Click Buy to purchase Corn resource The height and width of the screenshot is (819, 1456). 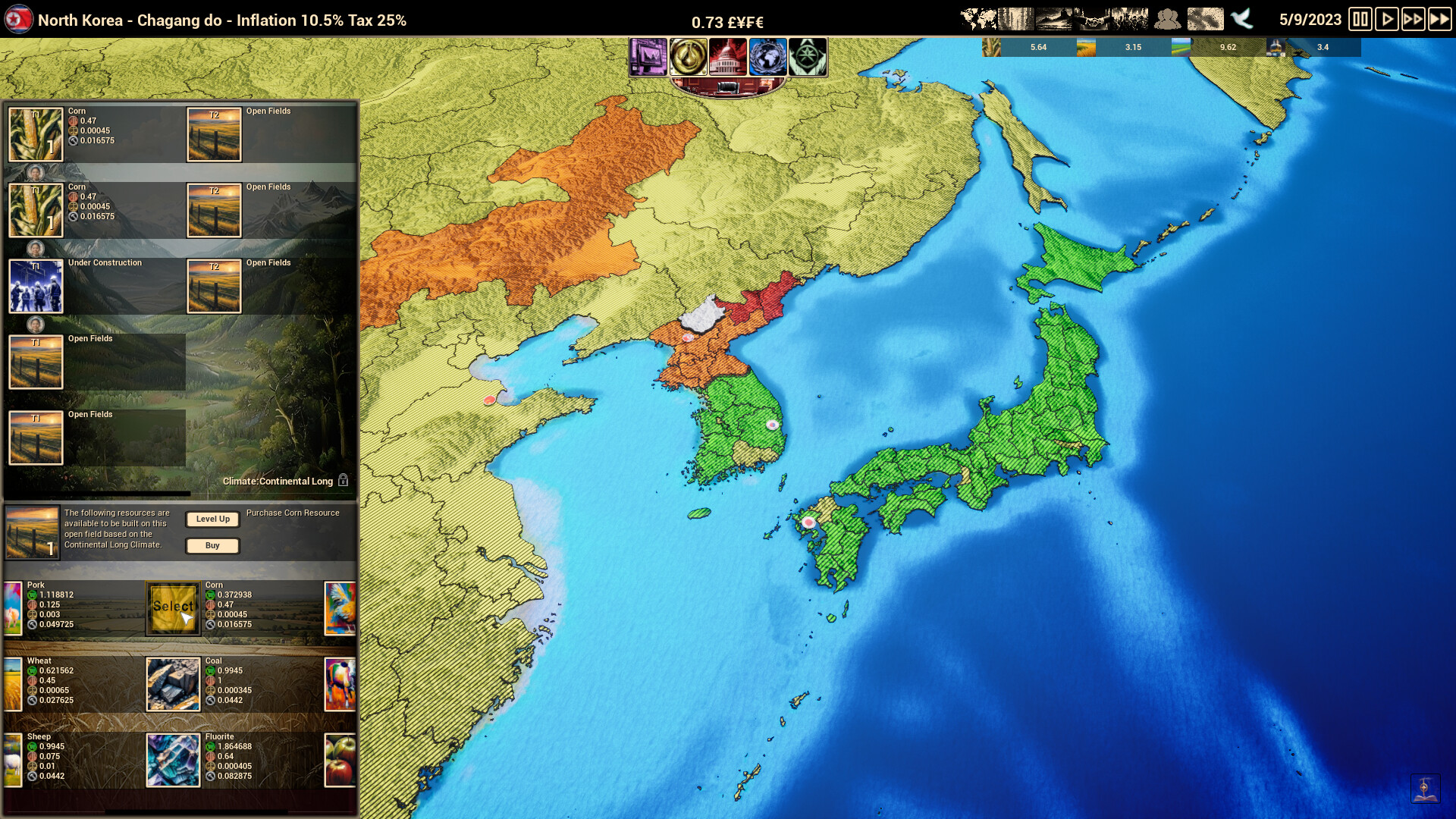[x=212, y=545]
